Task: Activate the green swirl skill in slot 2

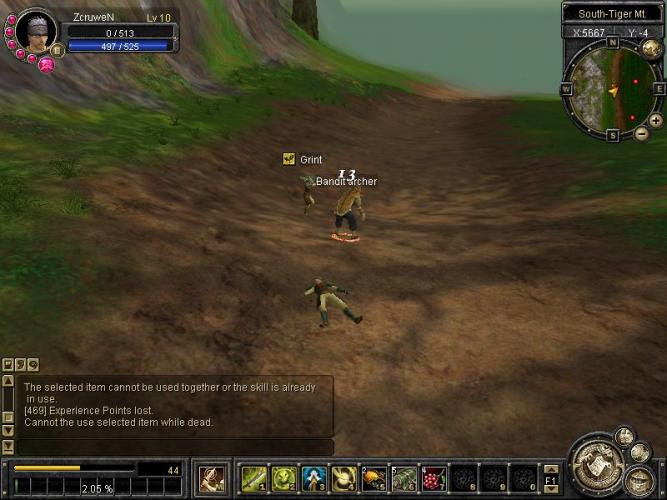Action: [284, 477]
